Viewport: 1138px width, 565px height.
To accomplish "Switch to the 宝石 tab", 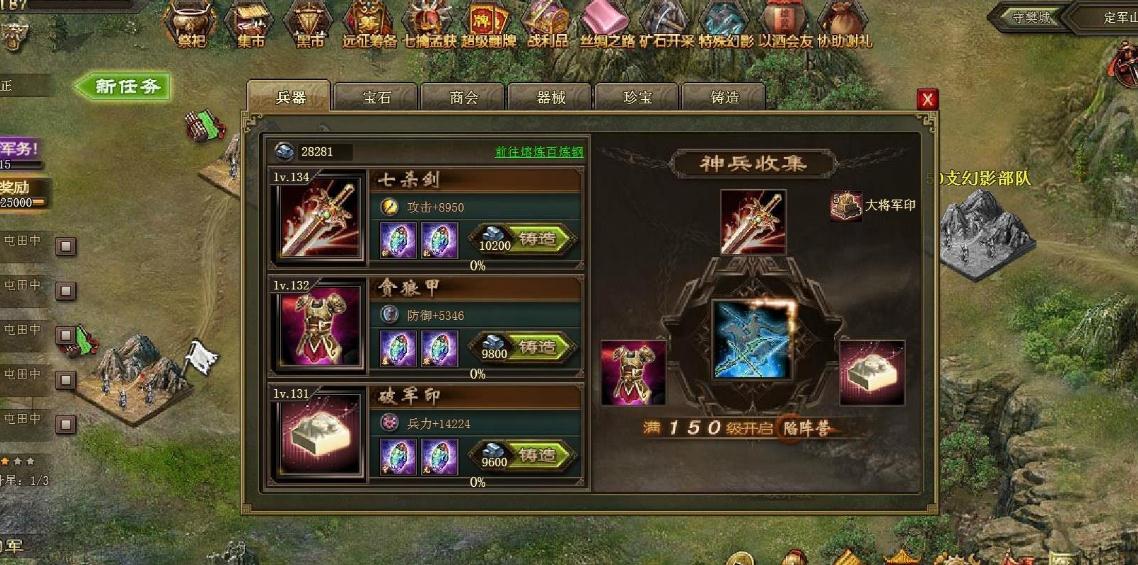I will [x=376, y=98].
